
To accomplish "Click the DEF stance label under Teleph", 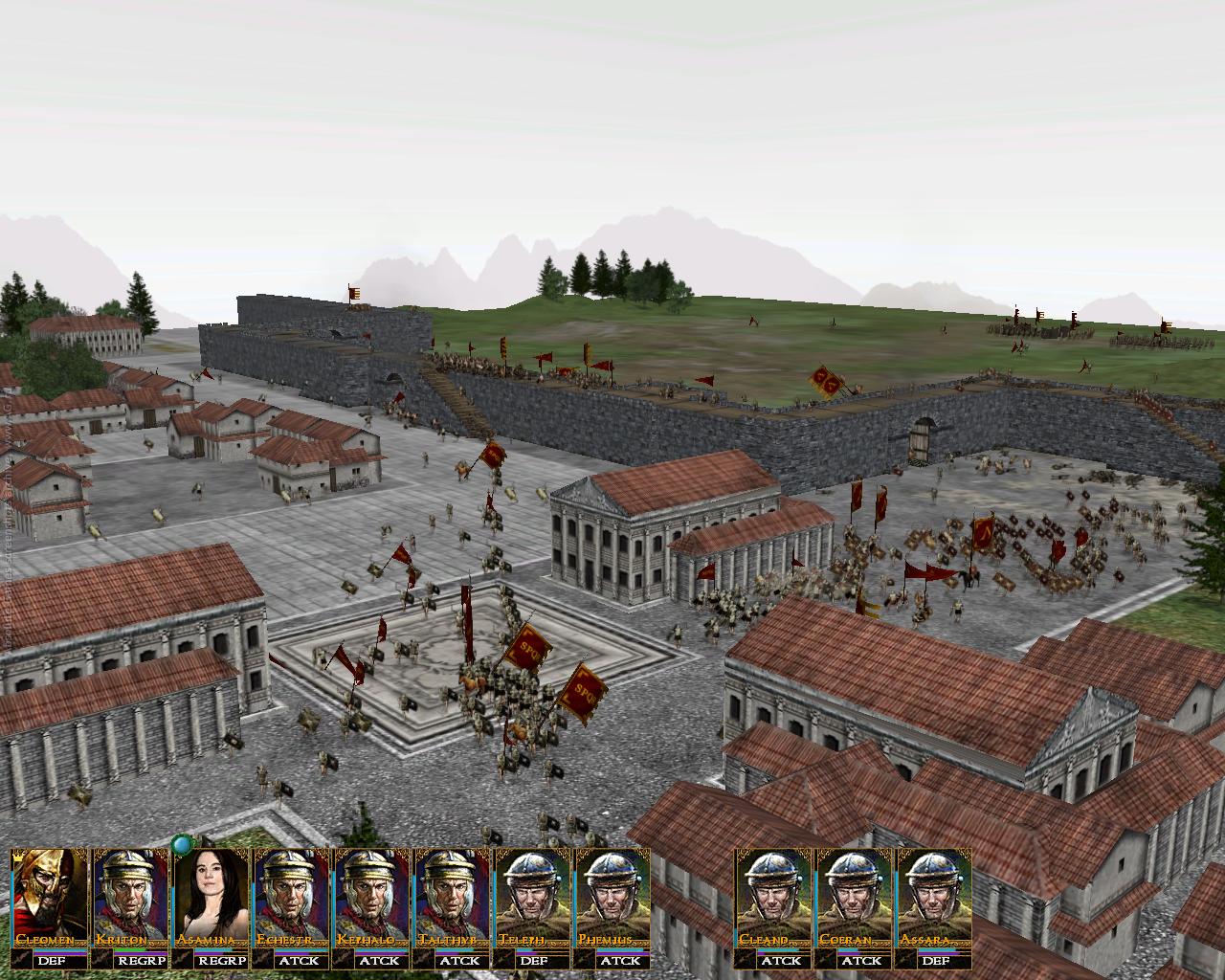I will click(x=532, y=961).
